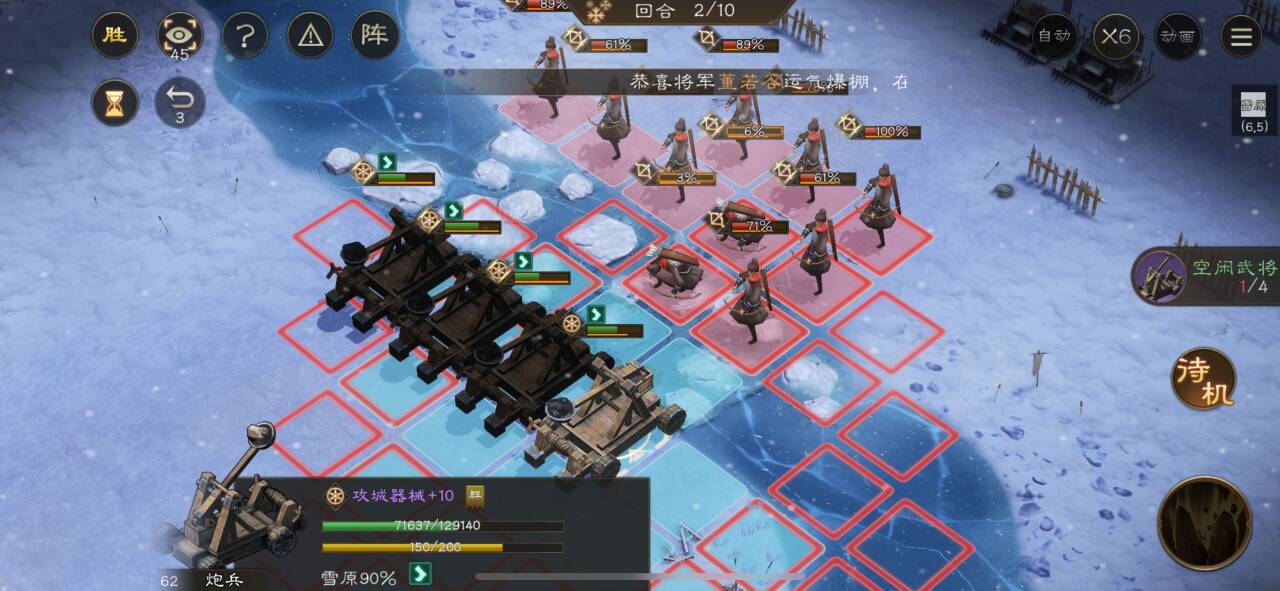Change the X6 battle speed
Image resolution: width=1280 pixels, height=591 pixels.
(1116, 36)
